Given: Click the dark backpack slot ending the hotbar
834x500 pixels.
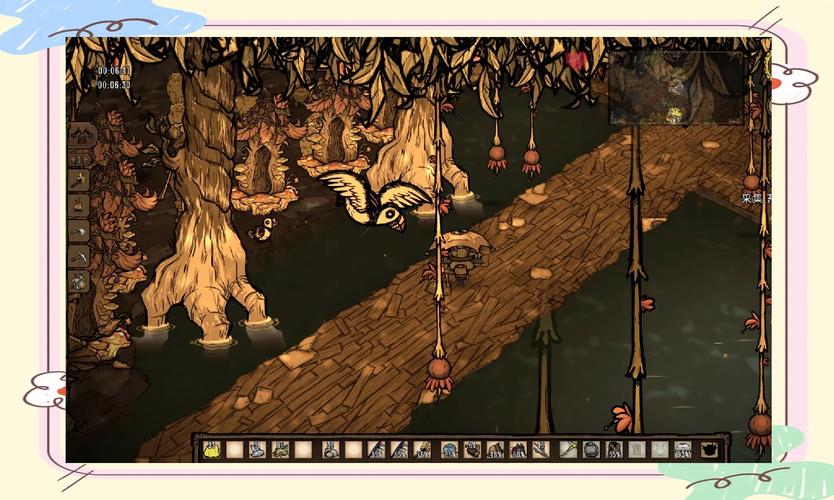Looking at the screenshot, I should 709,450.
